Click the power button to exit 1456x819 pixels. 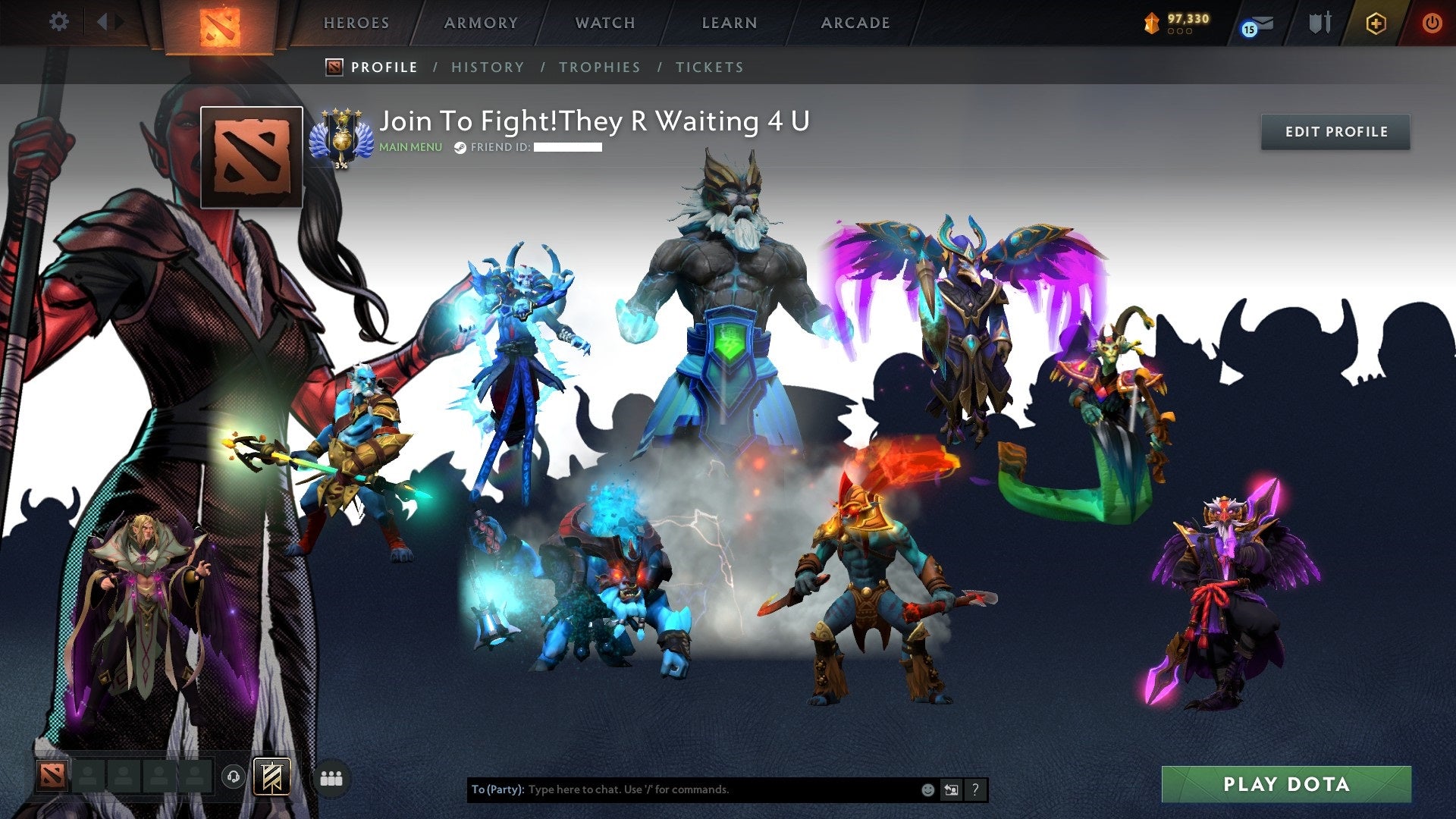pos(1432,23)
